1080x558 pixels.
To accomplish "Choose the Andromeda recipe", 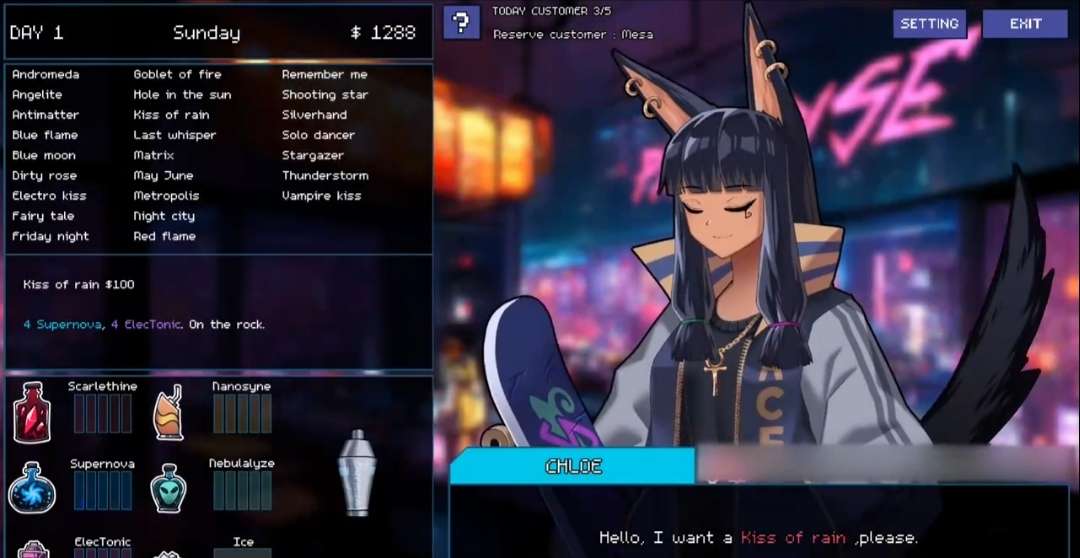I will coord(45,74).
